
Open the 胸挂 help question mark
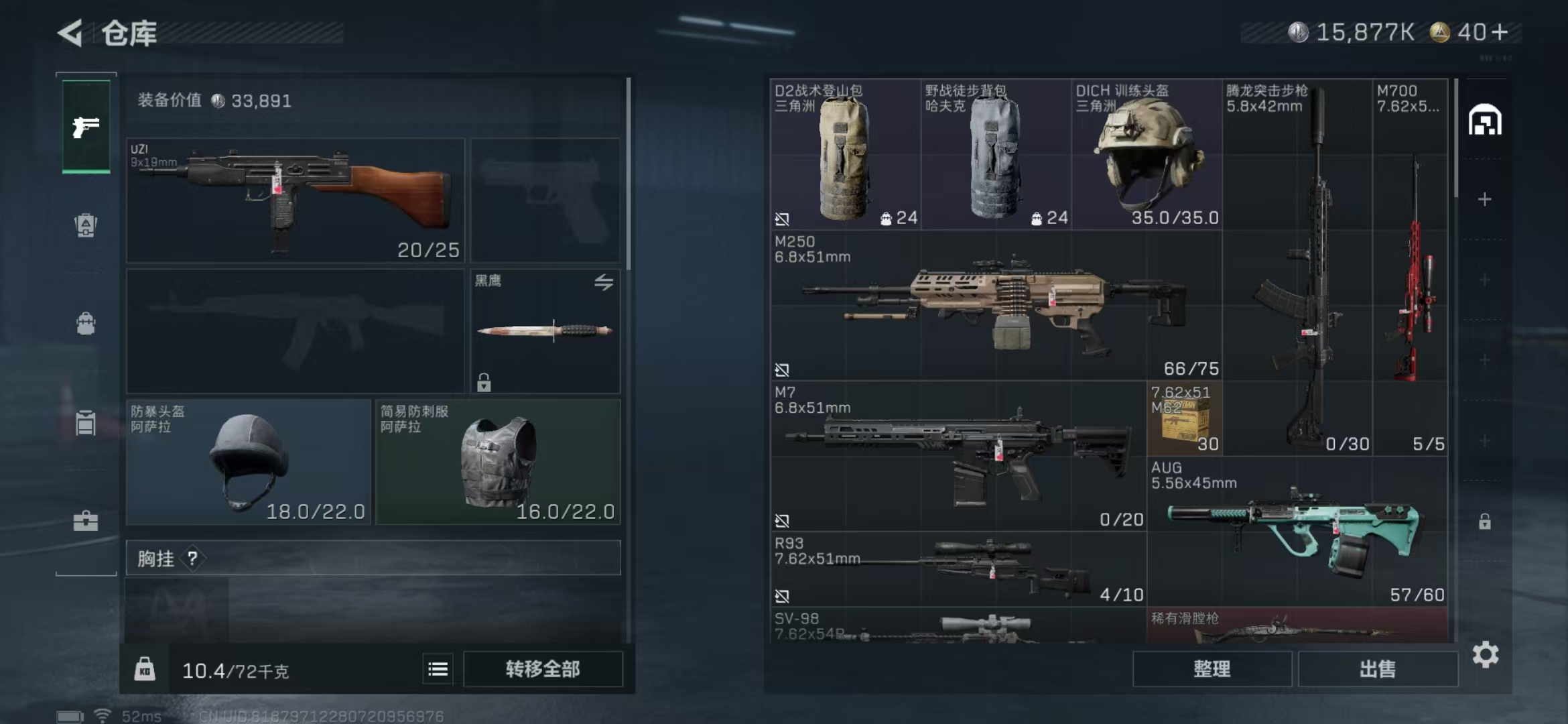click(192, 558)
